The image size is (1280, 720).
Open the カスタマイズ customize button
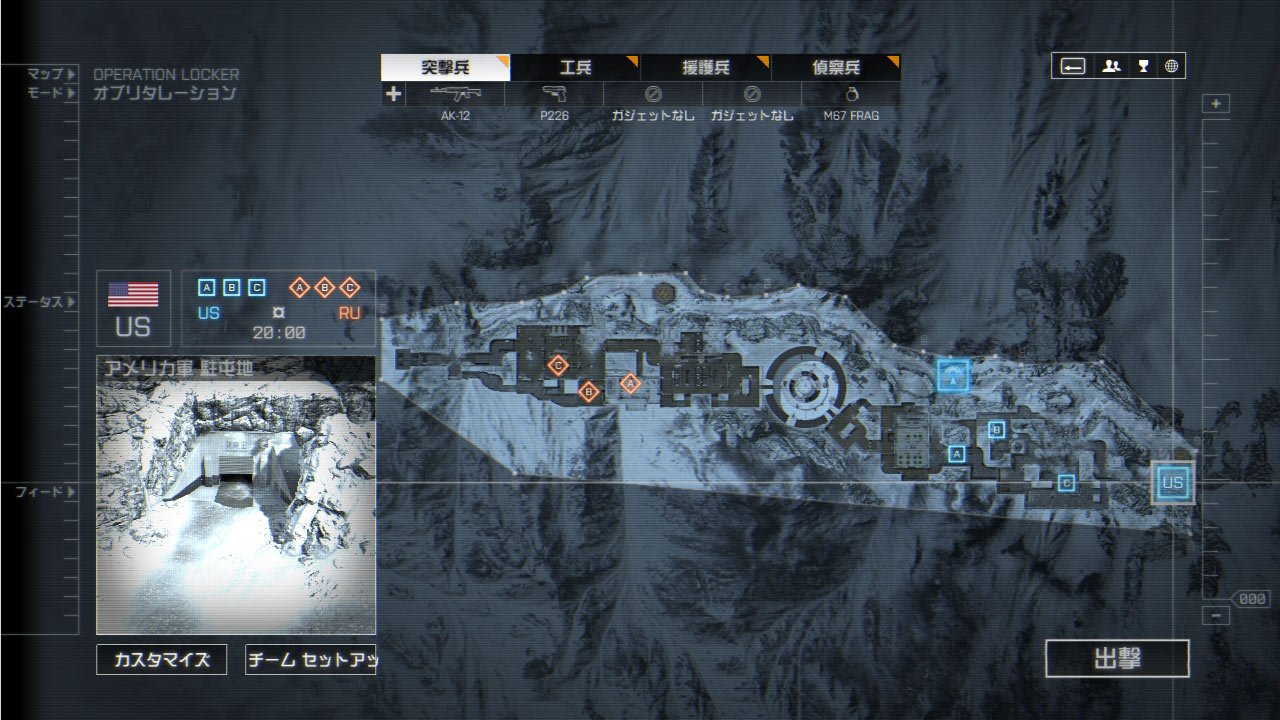(162, 660)
